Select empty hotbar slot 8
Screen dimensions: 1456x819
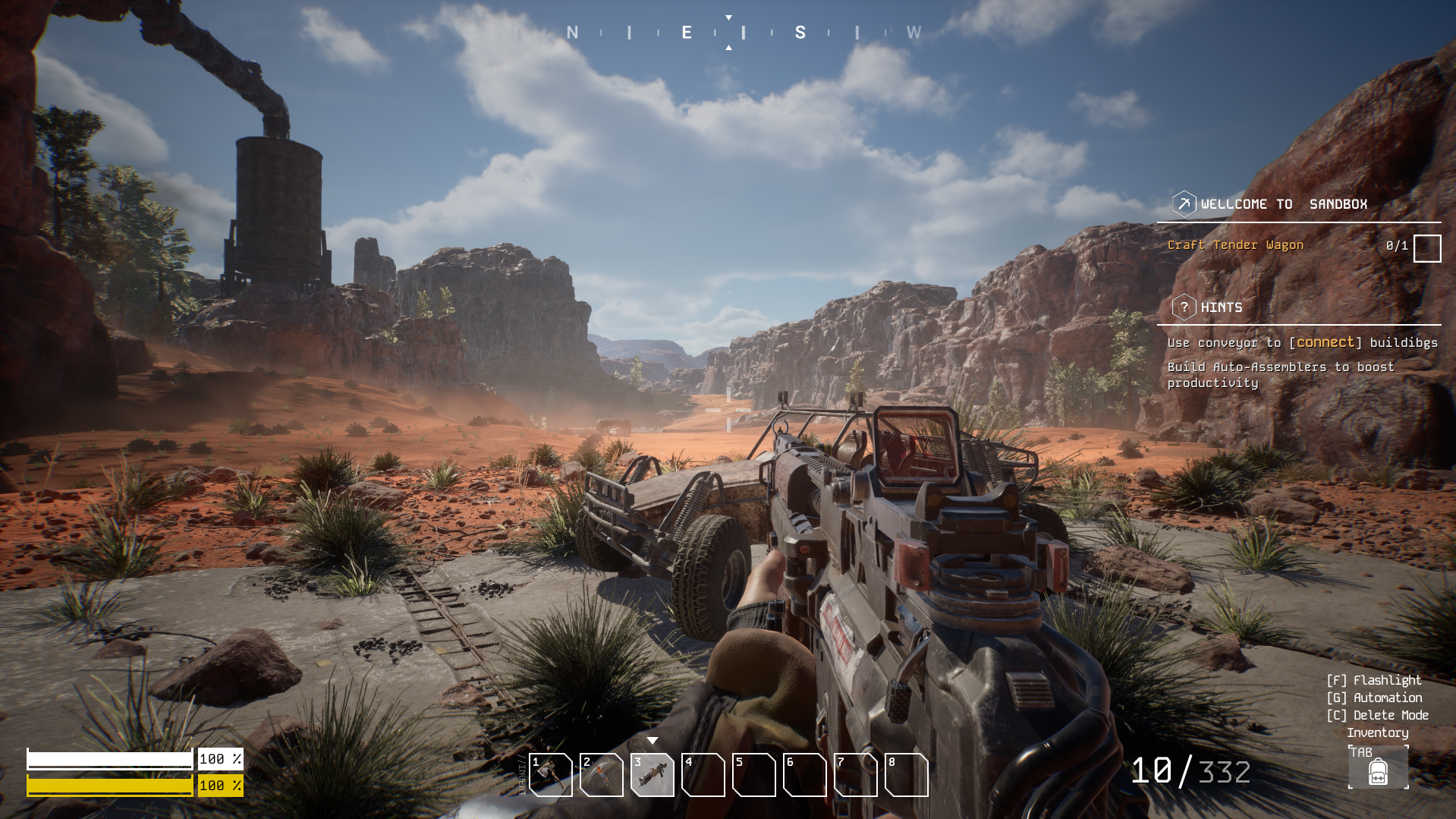pos(907,775)
